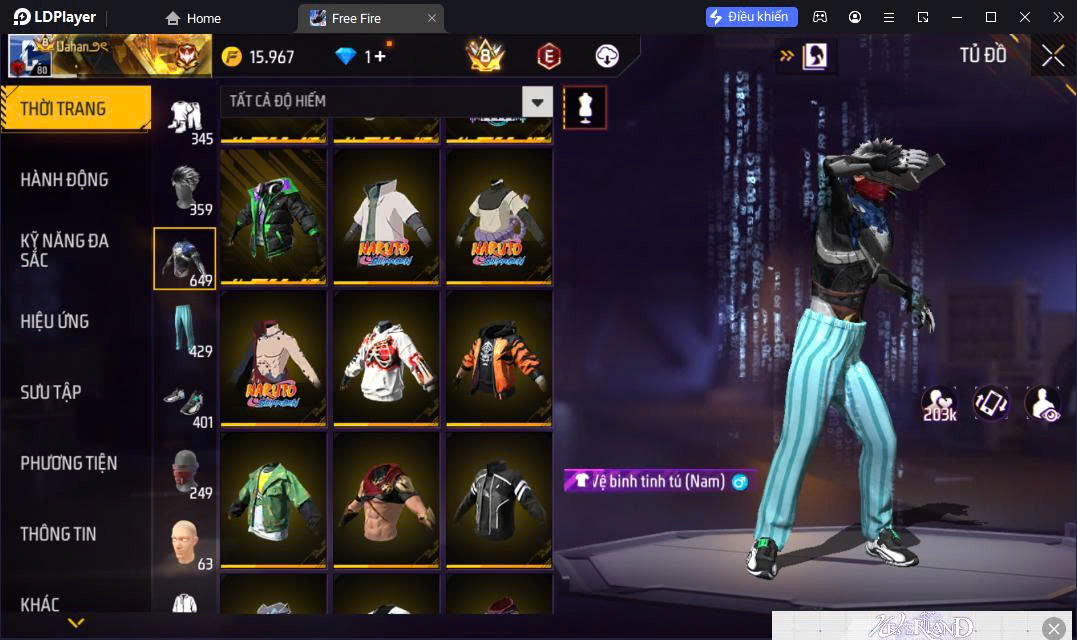This screenshot has width=1077, height=640.
Task: Toggle the eye visibility icon
Action: point(1042,403)
